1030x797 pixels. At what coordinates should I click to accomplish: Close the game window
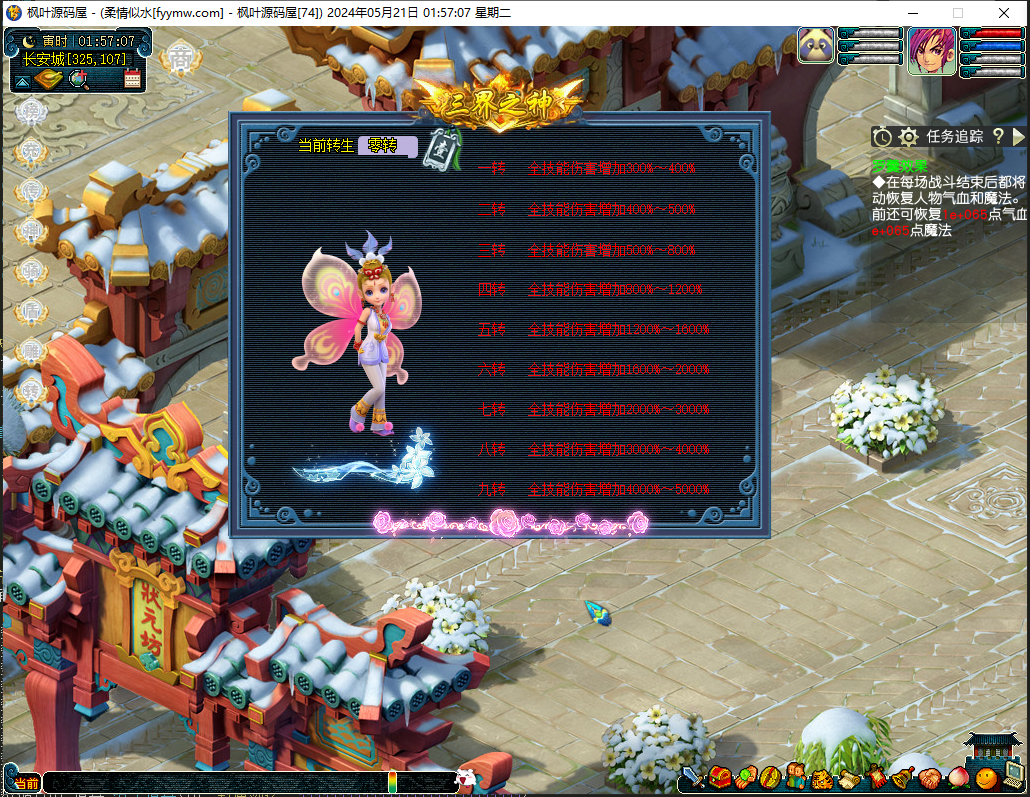coord(1005,13)
